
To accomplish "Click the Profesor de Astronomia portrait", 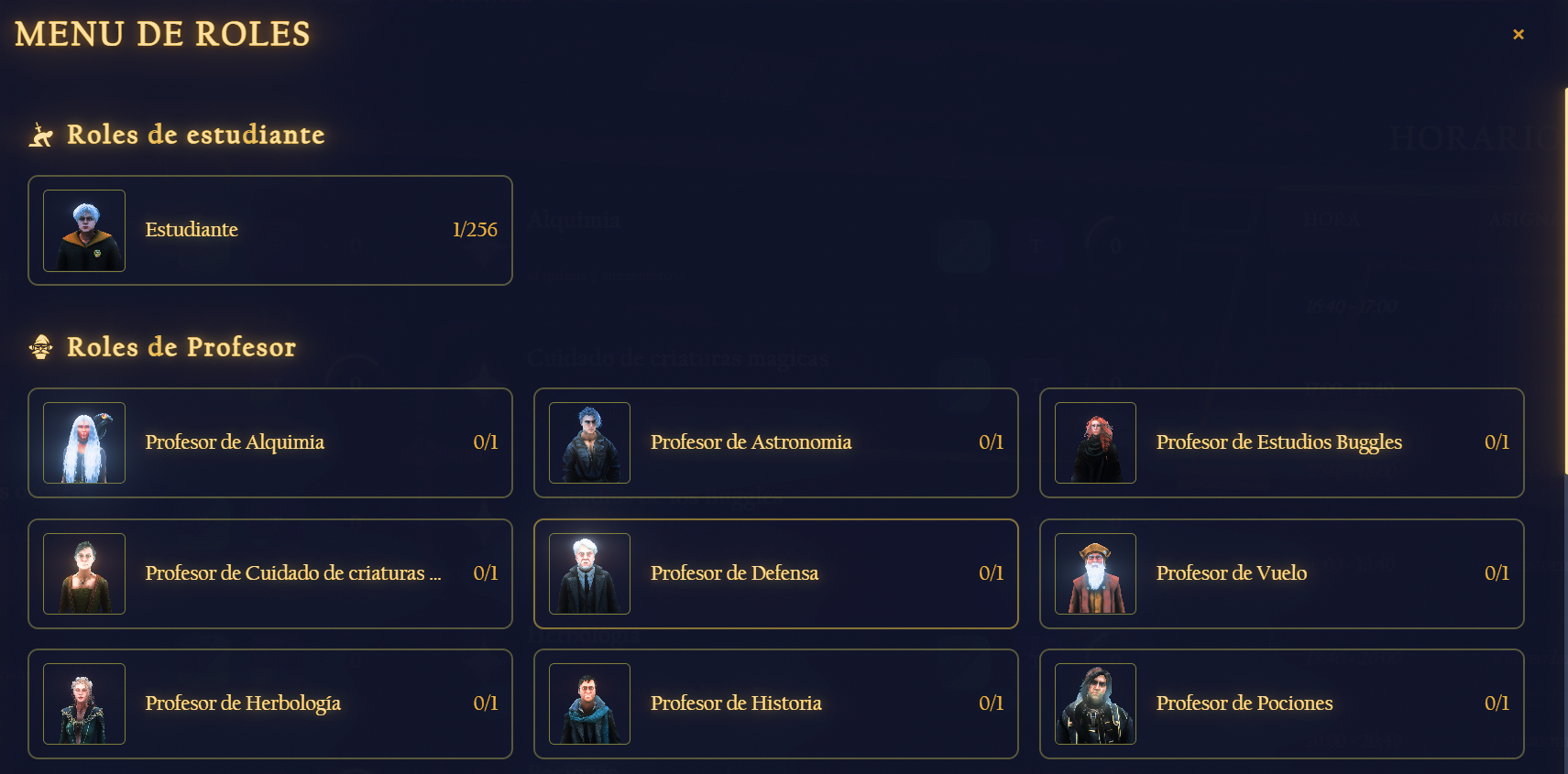I will [589, 443].
